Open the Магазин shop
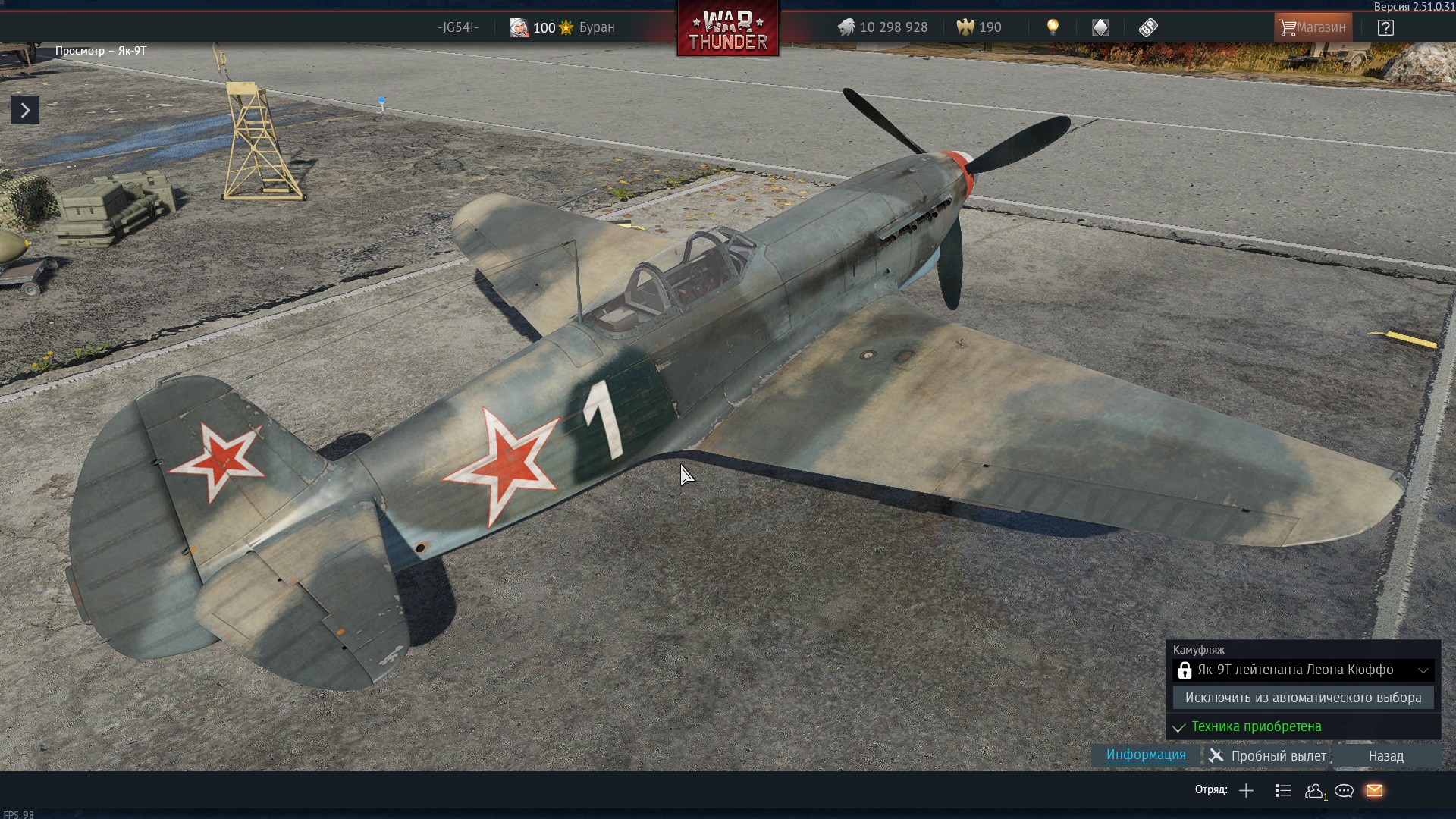 1313,27
